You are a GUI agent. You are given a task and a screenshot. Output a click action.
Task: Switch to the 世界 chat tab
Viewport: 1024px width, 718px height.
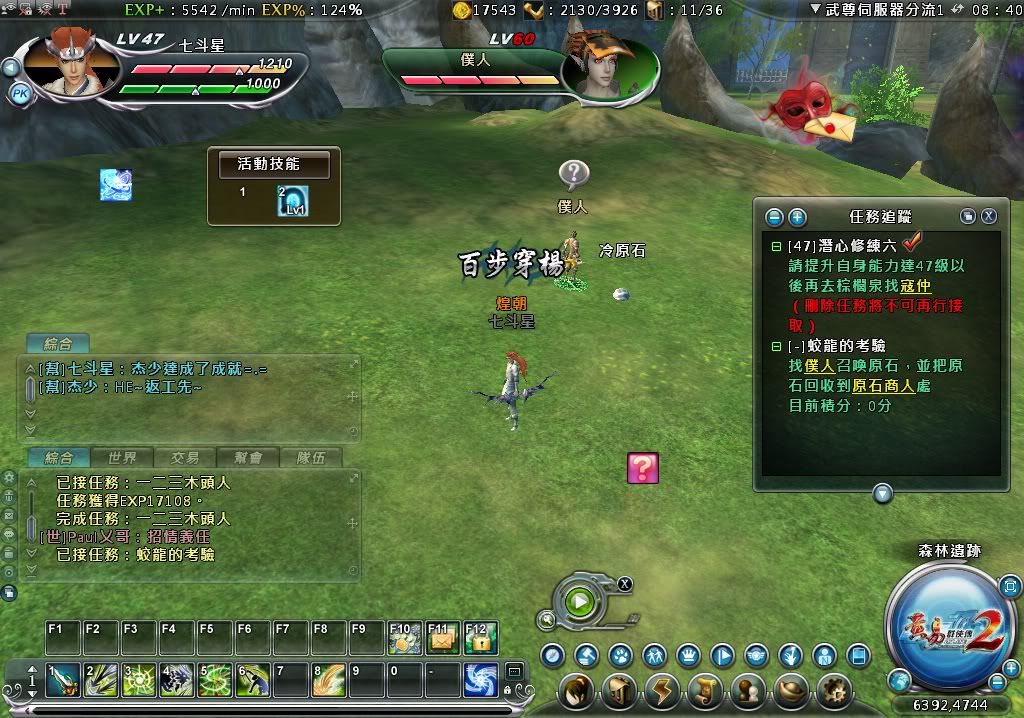[122, 458]
